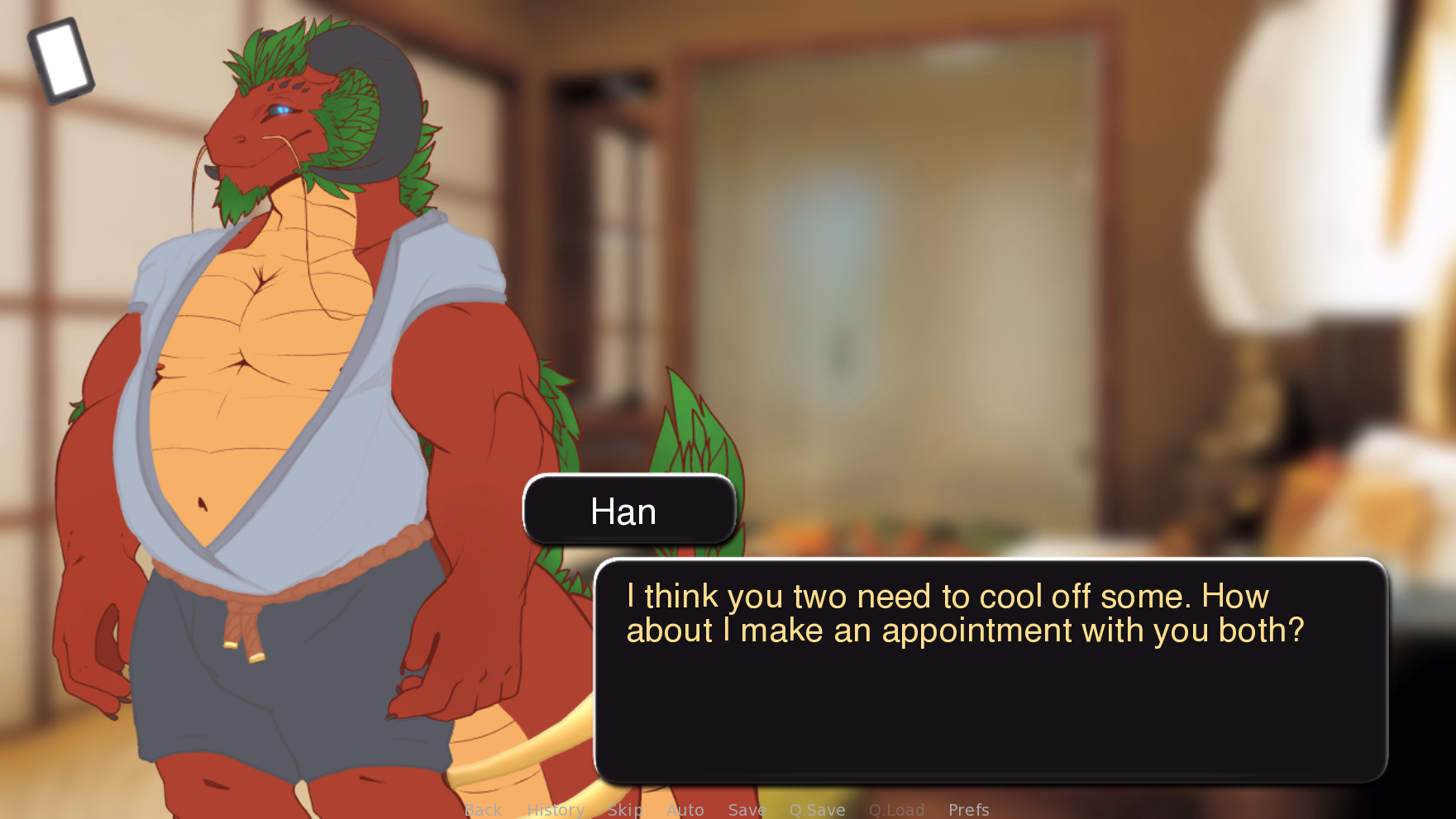Toggle Auto advance
1456x819 pixels.
[x=685, y=810]
